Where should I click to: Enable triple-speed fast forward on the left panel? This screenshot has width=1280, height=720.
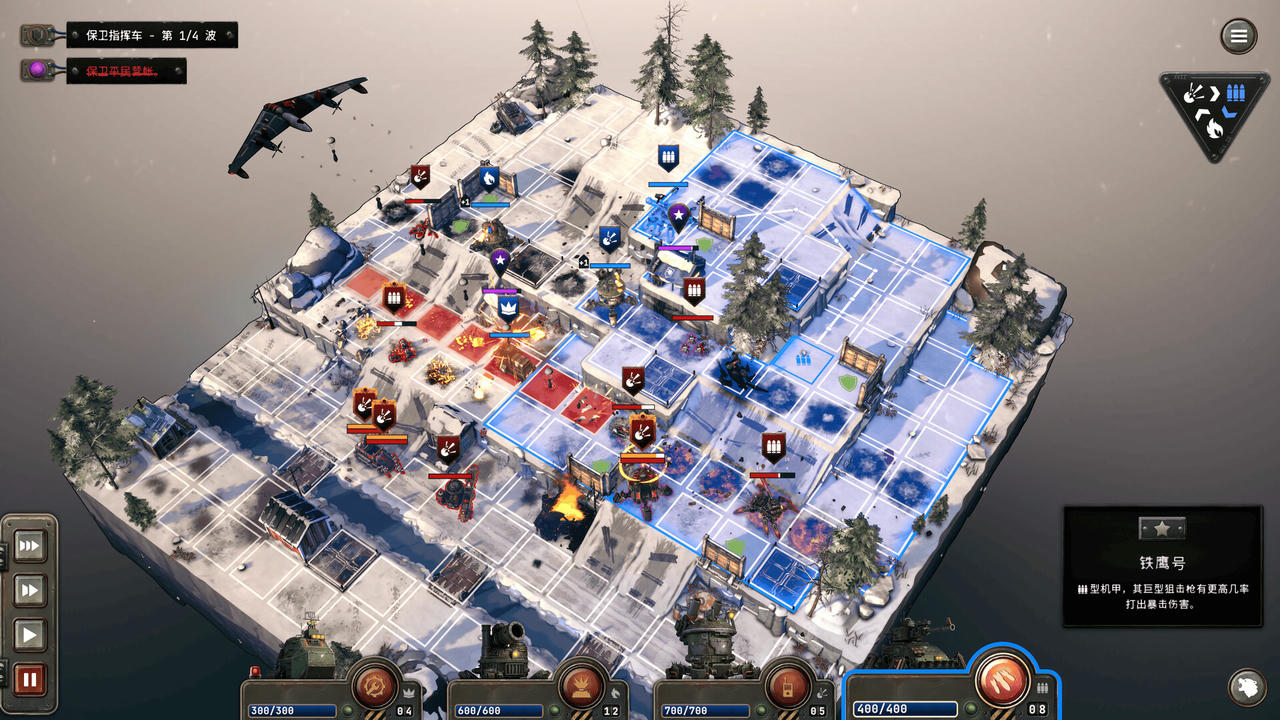(x=29, y=546)
